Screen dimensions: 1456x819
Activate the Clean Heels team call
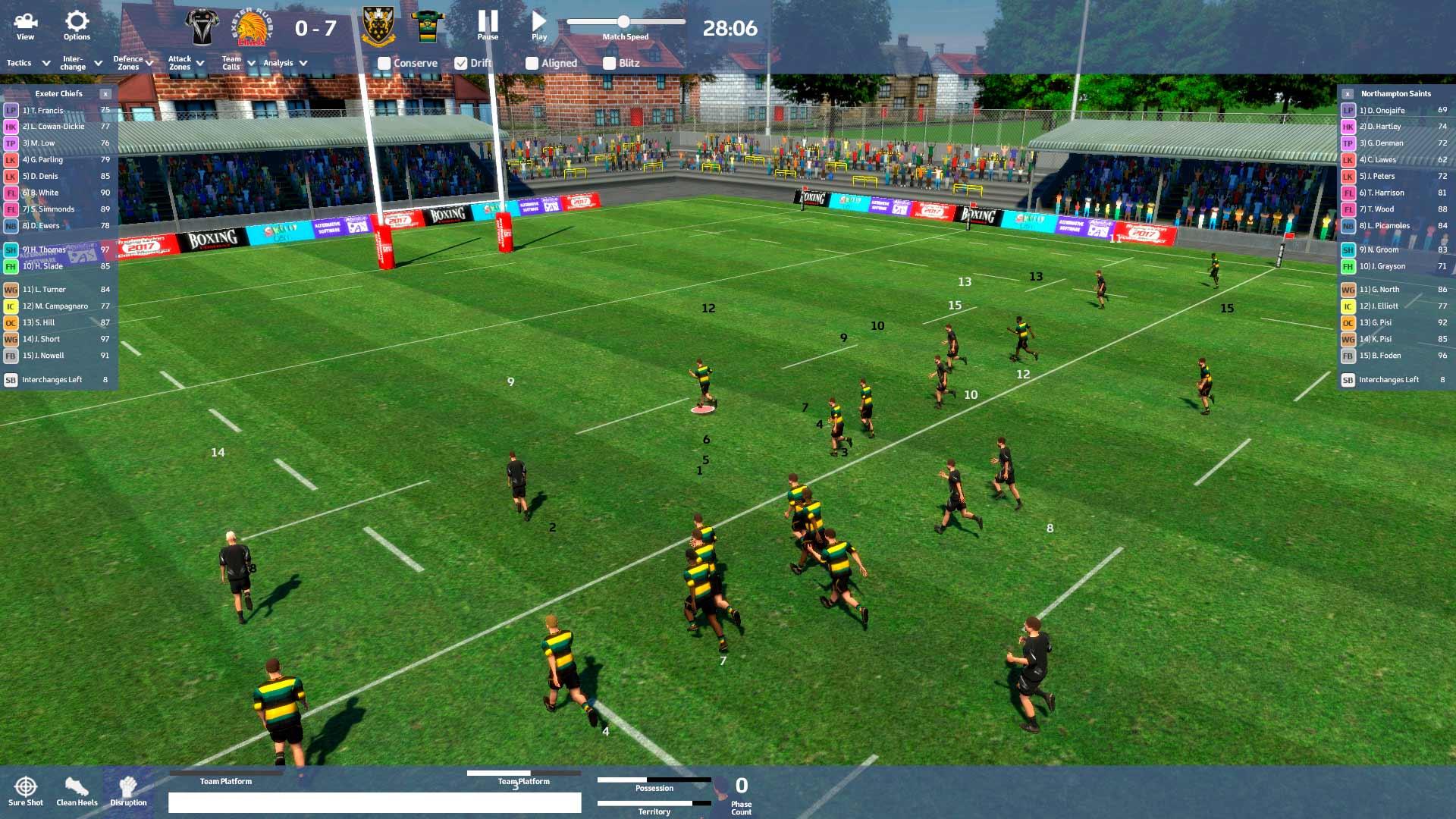click(77, 791)
